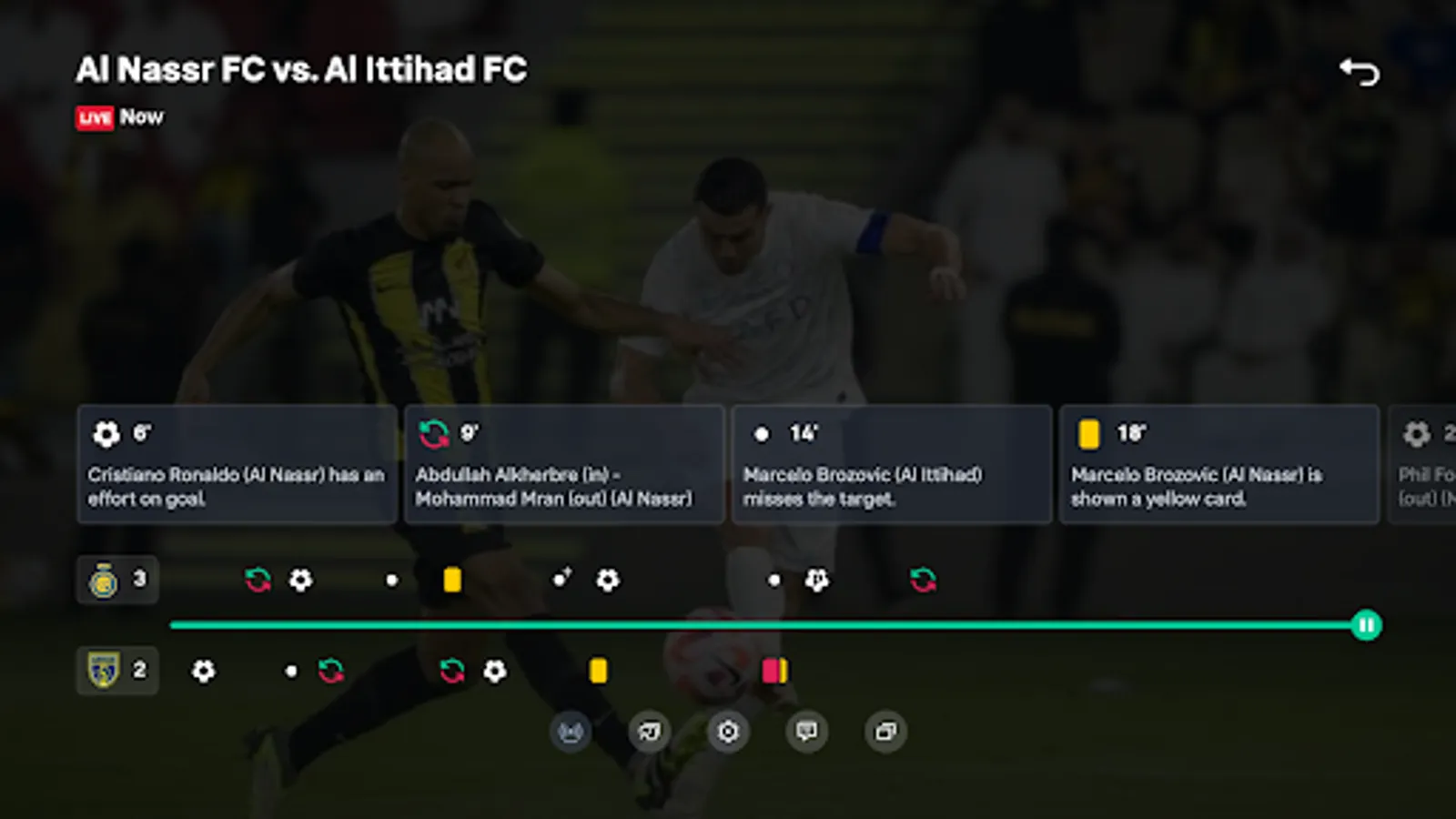Open the stadium audio/commentary option
Screen dimensions: 1456x819
click(x=569, y=731)
